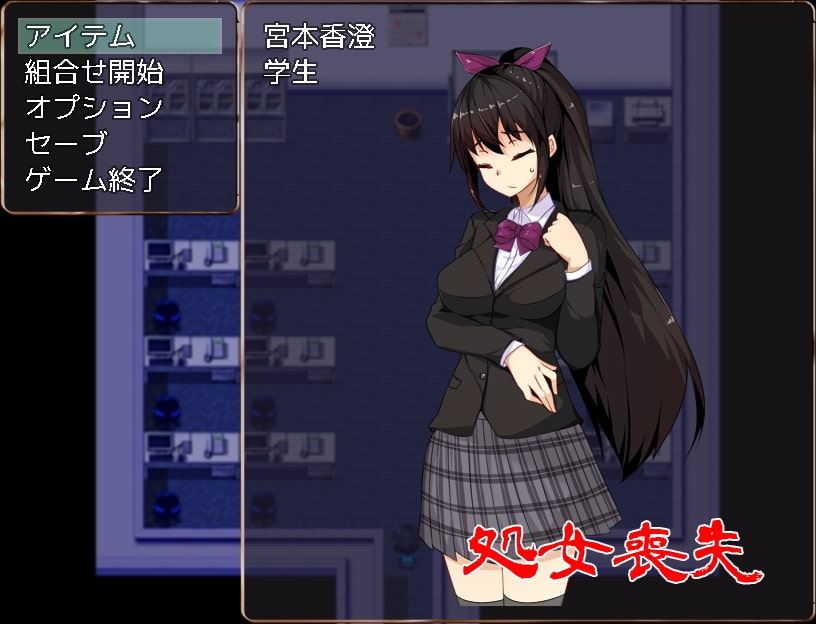Open the アイテム menu entry
The width and height of the screenshot is (816, 624).
[x=80, y=37]
